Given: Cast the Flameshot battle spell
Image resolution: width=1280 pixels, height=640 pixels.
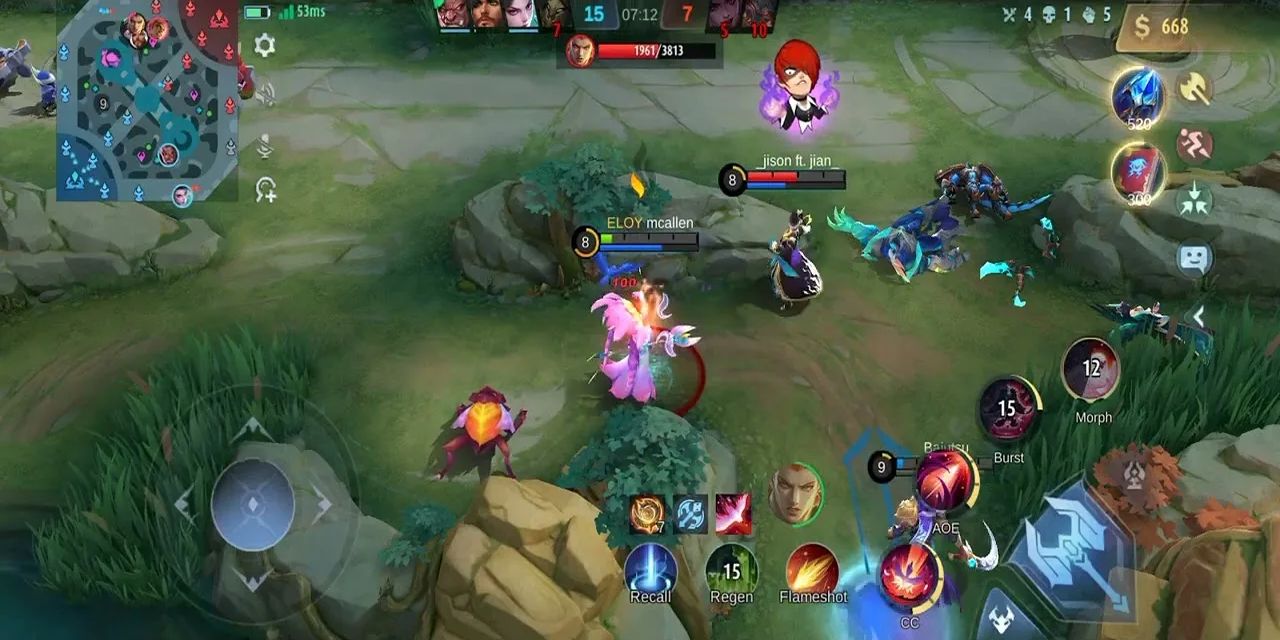Looking at the screenshot, I should [x=812, y=570].
